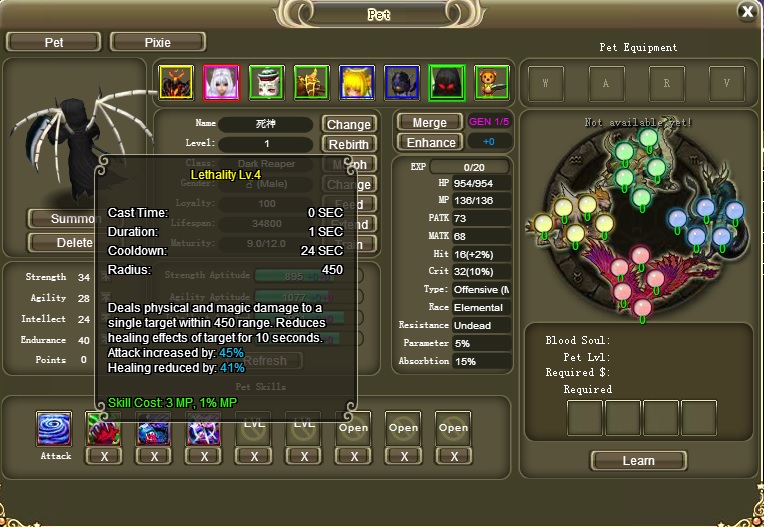The width and height of the screenshot is (764, 527).
Task: Pick the dark hooded reaper portrait
Action: tap(446, 83)
